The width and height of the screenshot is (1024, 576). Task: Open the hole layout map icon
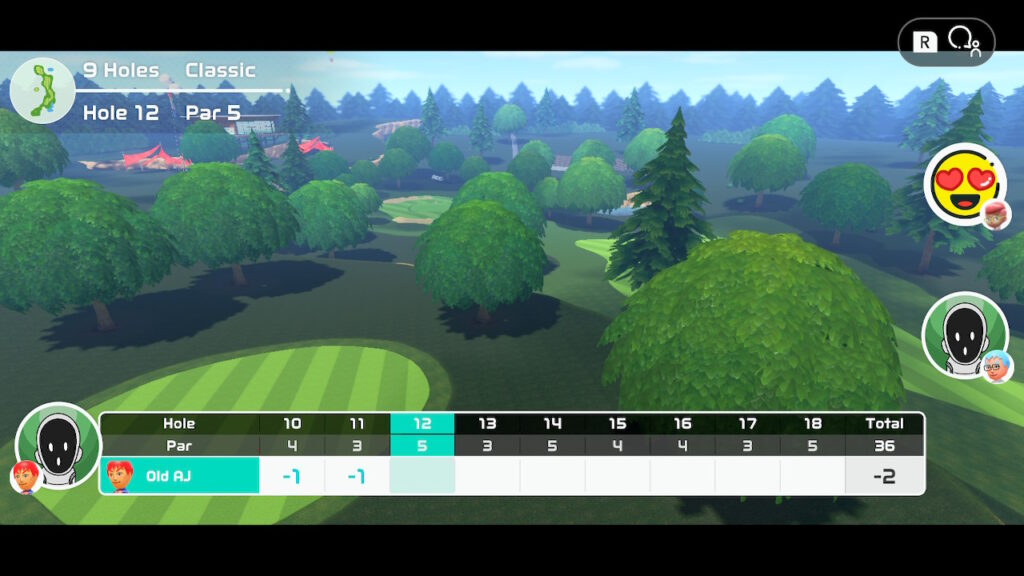click(42, 90)
